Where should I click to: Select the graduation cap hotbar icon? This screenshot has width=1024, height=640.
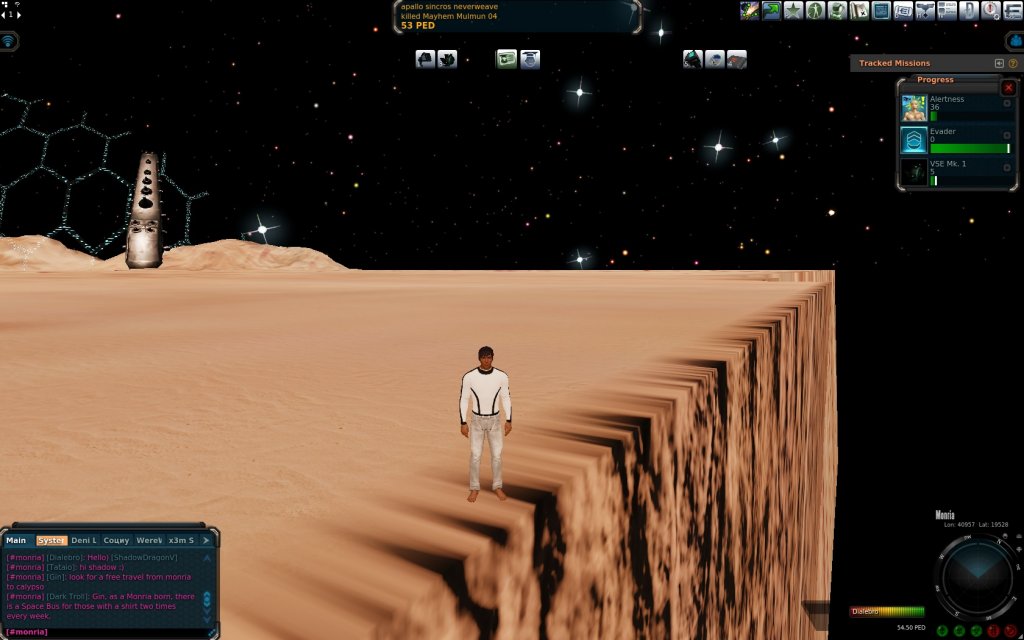530,59
